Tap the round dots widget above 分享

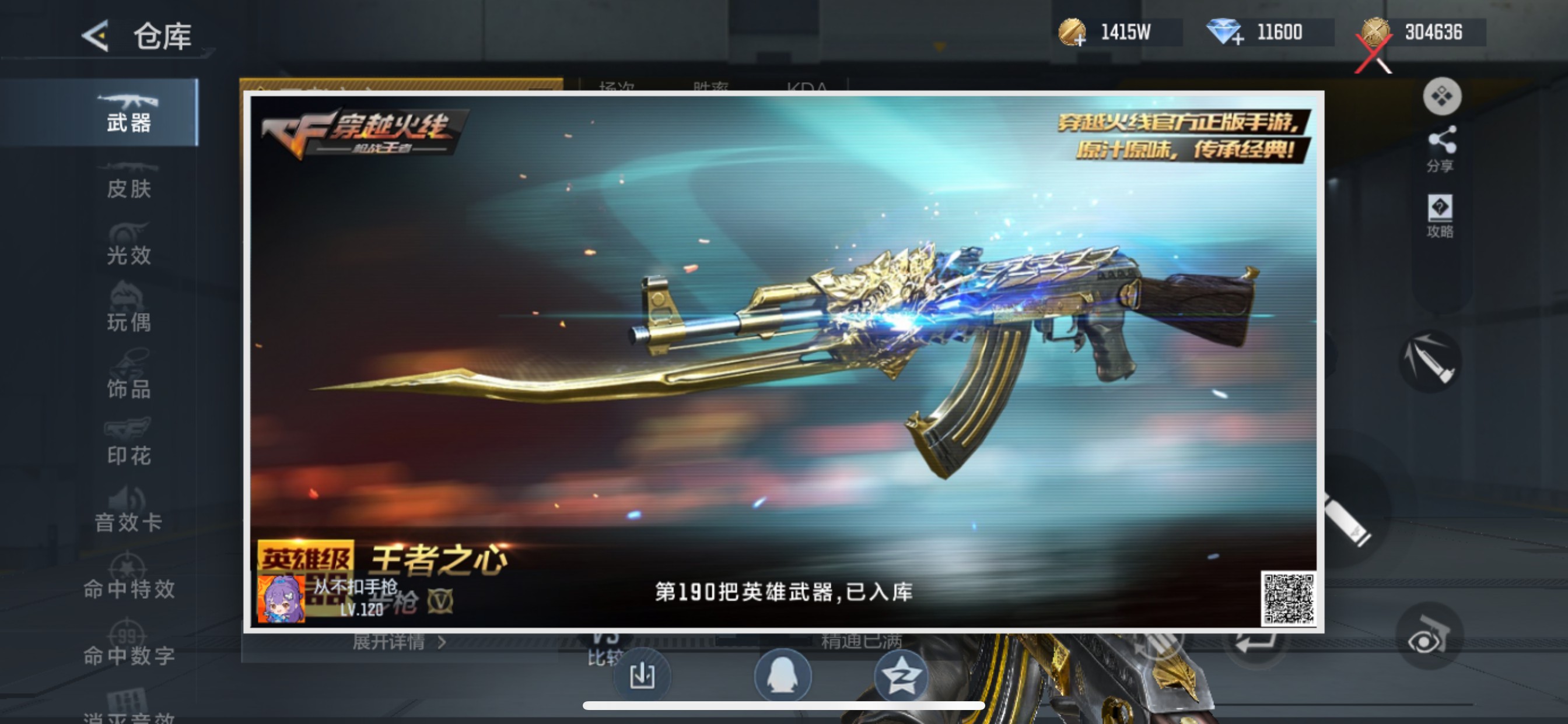click(1443, 96)
